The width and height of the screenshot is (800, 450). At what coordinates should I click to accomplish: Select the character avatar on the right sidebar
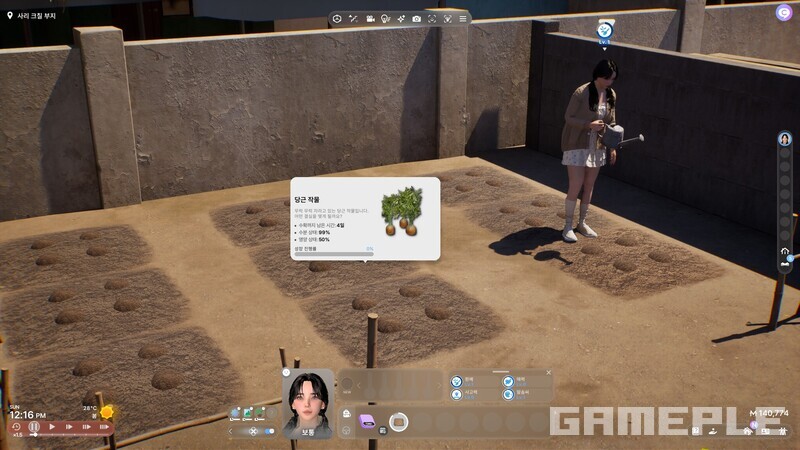coord(785,139)
